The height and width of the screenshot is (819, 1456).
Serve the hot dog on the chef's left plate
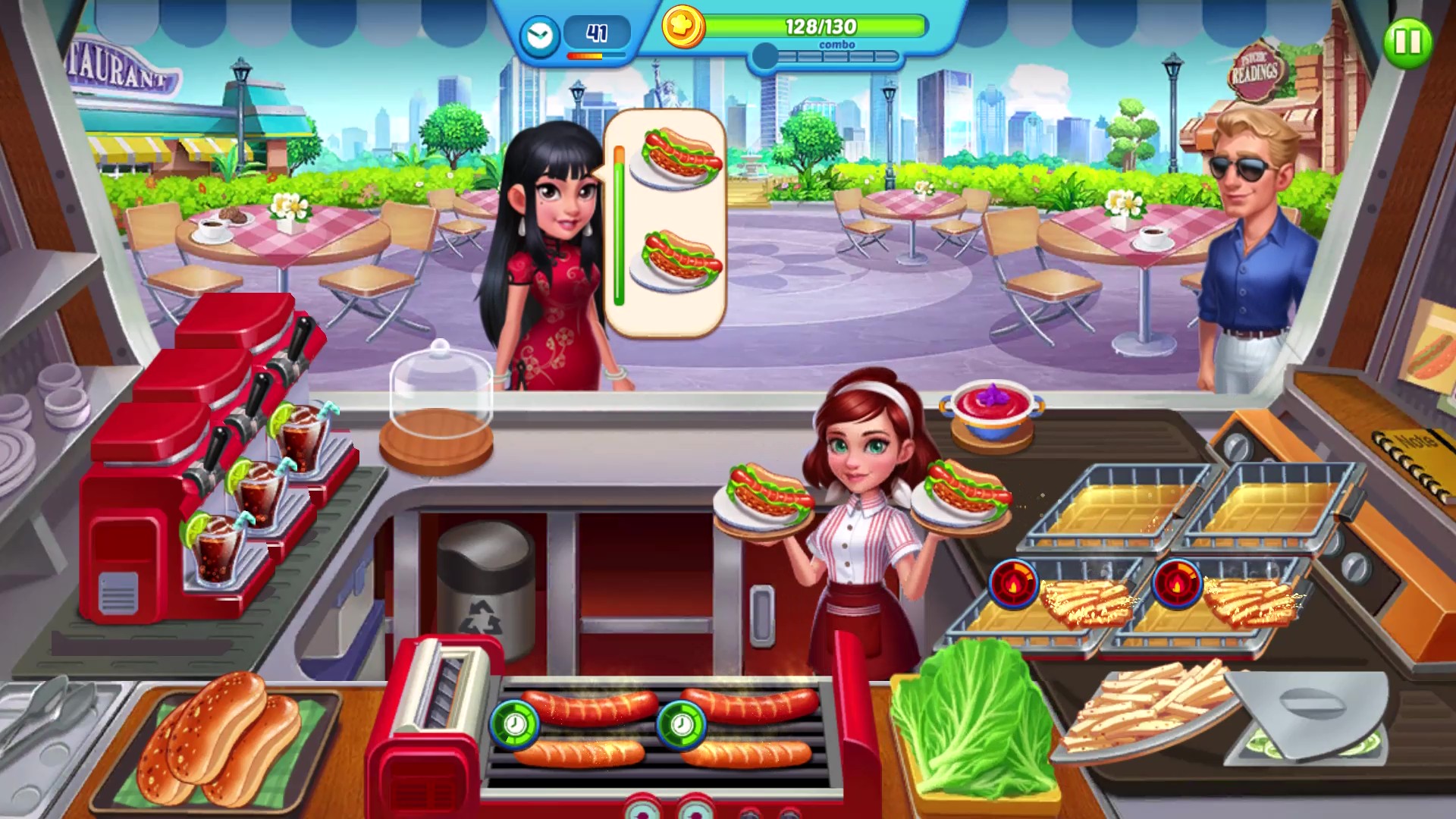pyautogui.click(x=762, y=493)
